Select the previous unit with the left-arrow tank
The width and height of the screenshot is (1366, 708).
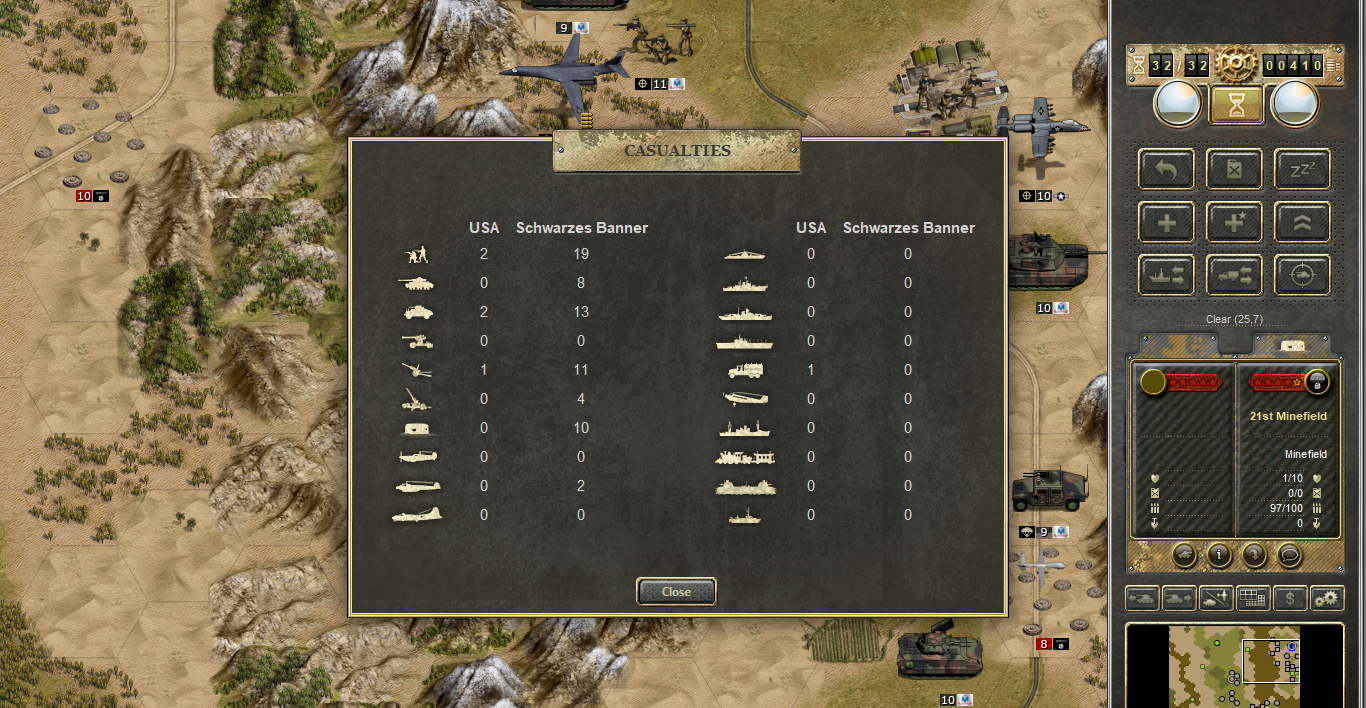click(x=1143, y=599)
